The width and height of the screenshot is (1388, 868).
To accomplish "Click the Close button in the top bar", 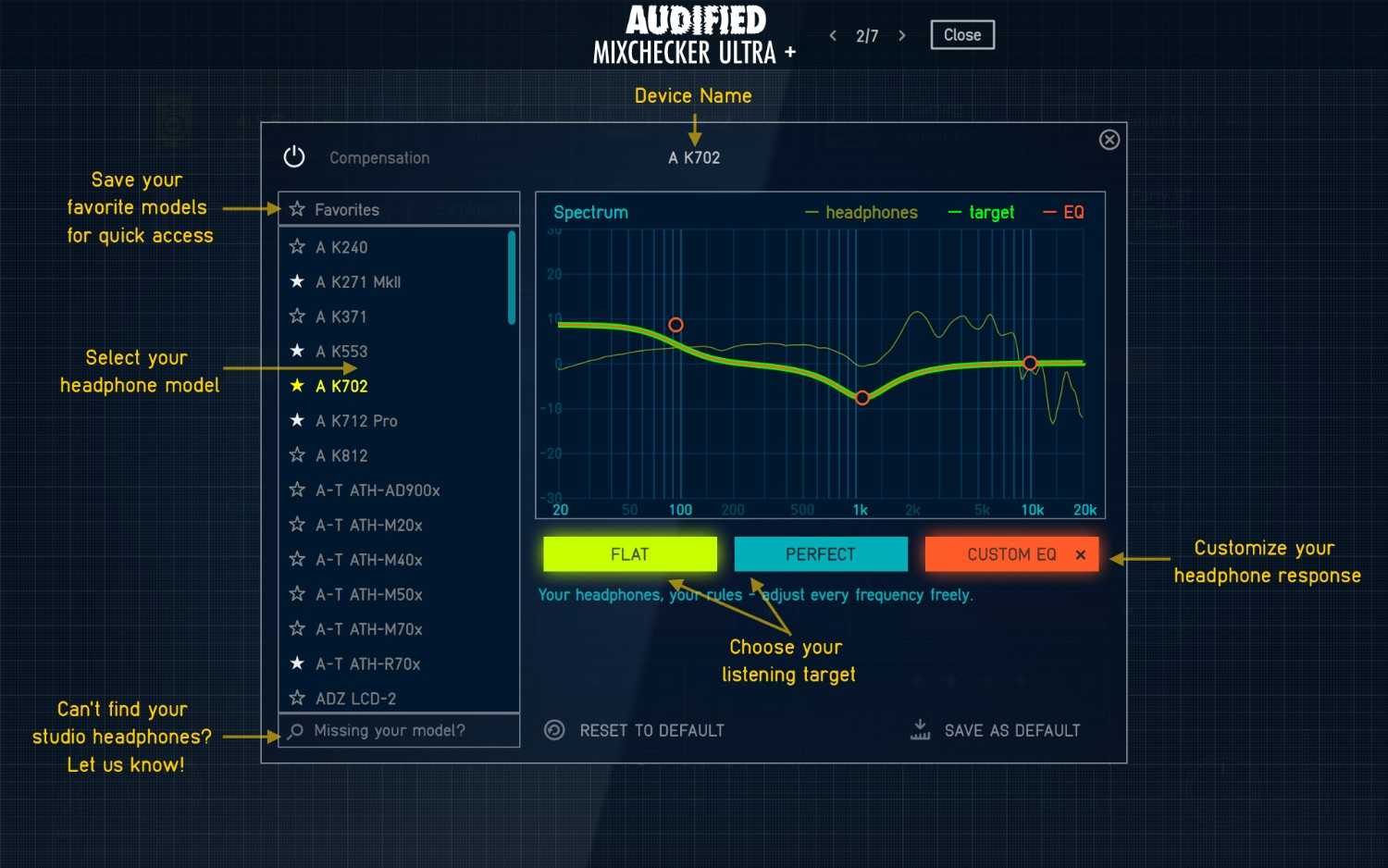I will click(961, 34).
